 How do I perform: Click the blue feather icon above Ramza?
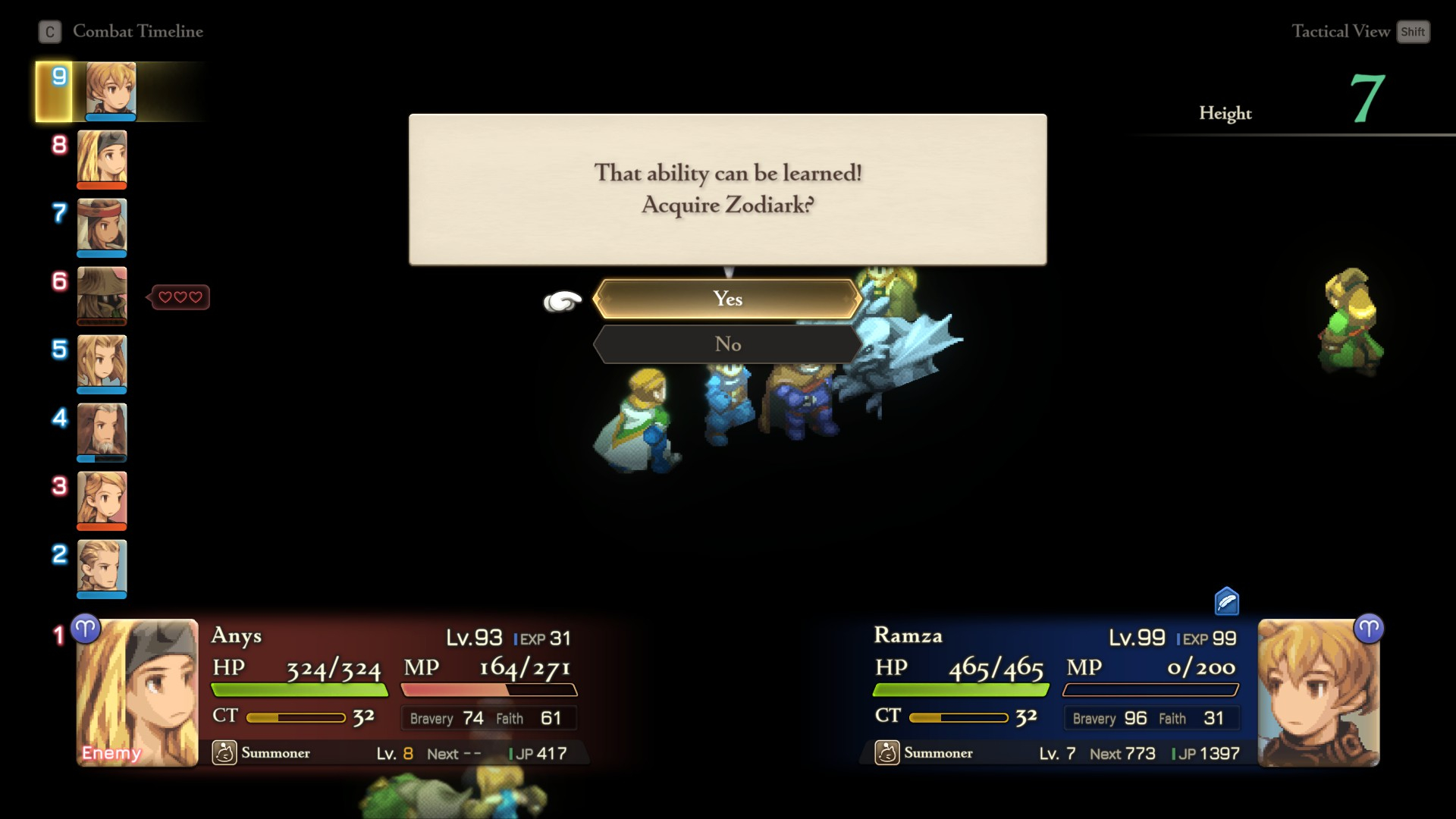click(x=1226, y=601)
